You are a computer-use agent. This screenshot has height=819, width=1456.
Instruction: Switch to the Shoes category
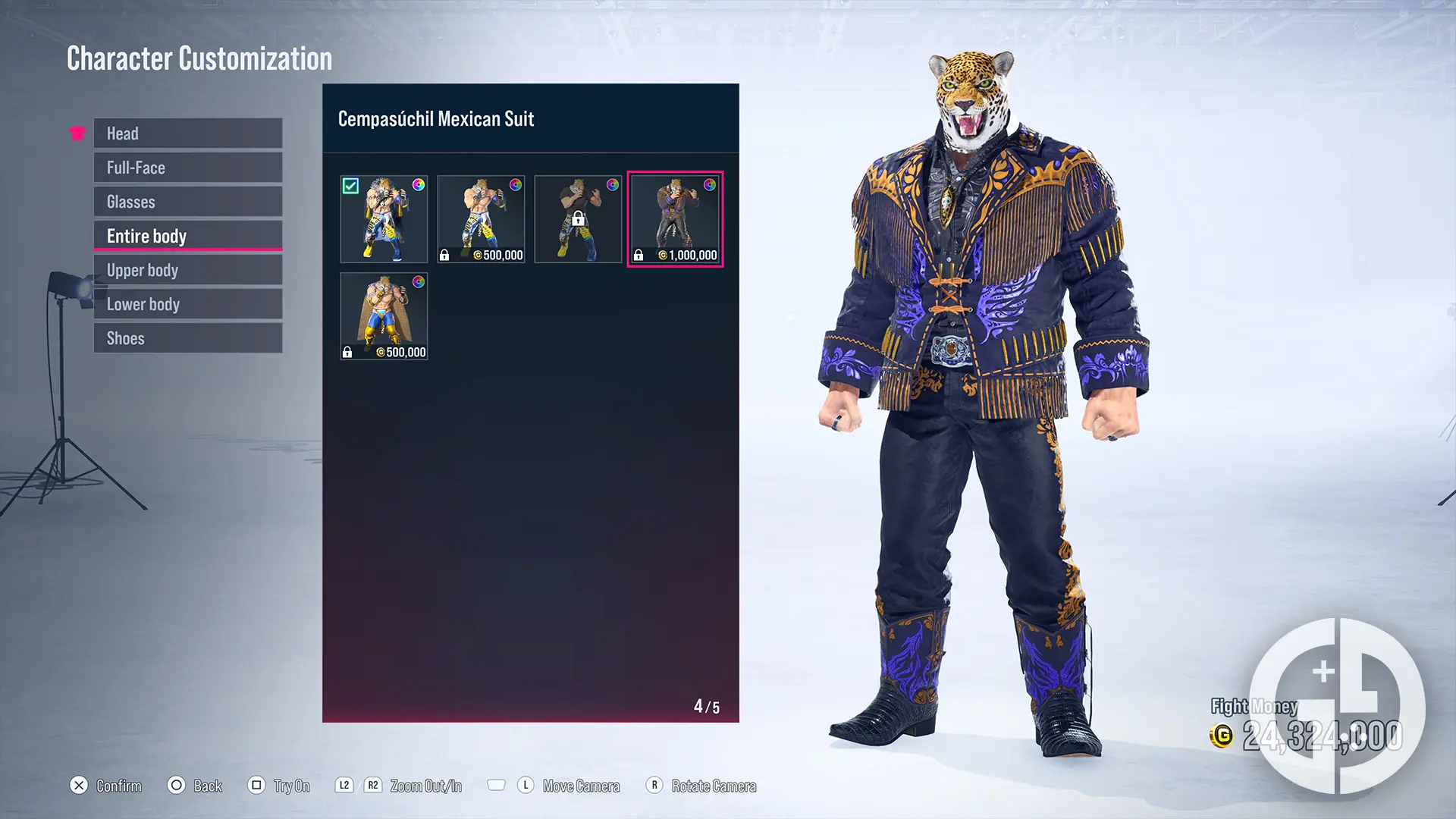pyautogui.click(x=187, y=337)
